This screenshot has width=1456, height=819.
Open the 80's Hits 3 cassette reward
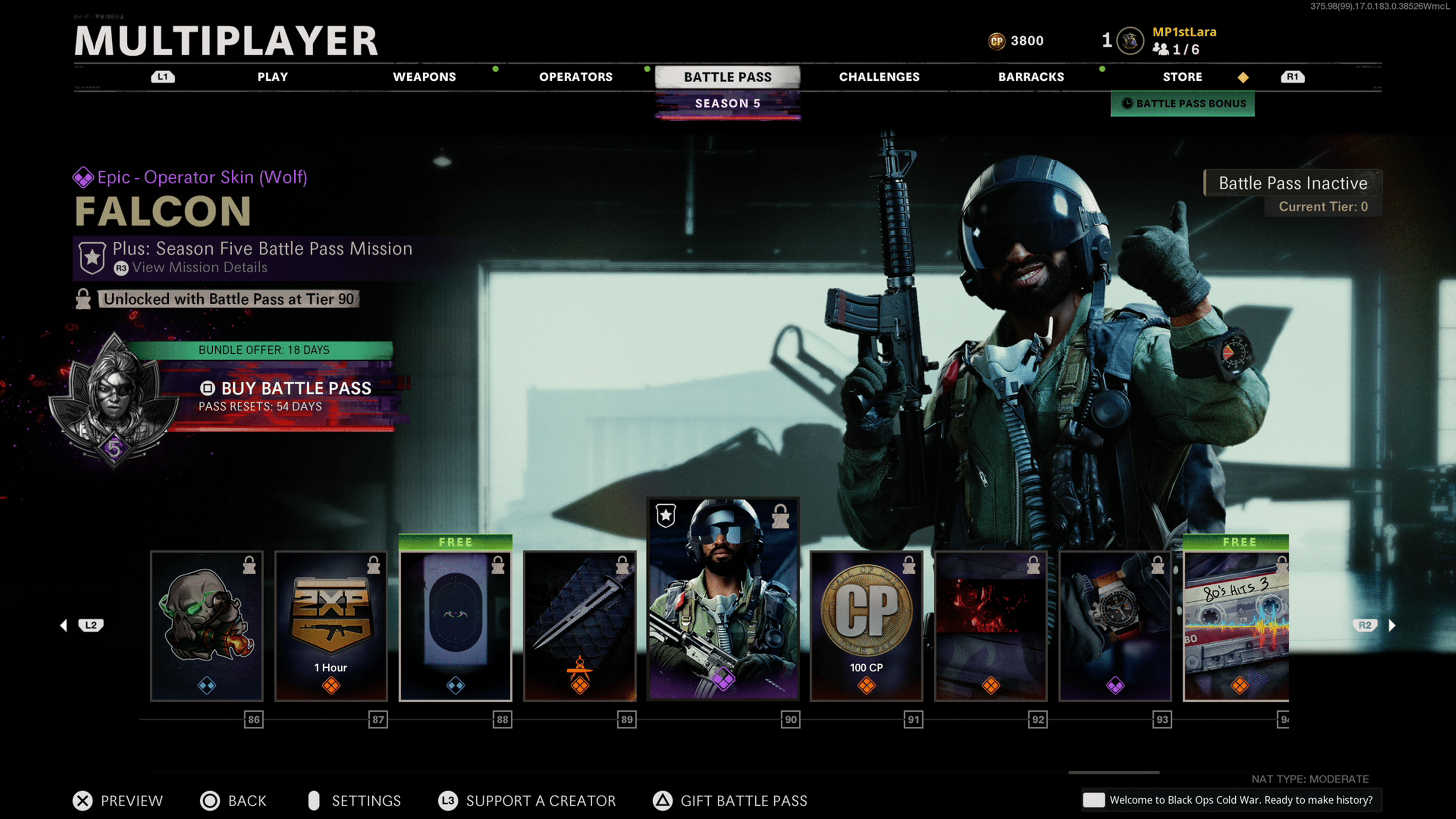pyautogui.click(x=1236, y=626)
